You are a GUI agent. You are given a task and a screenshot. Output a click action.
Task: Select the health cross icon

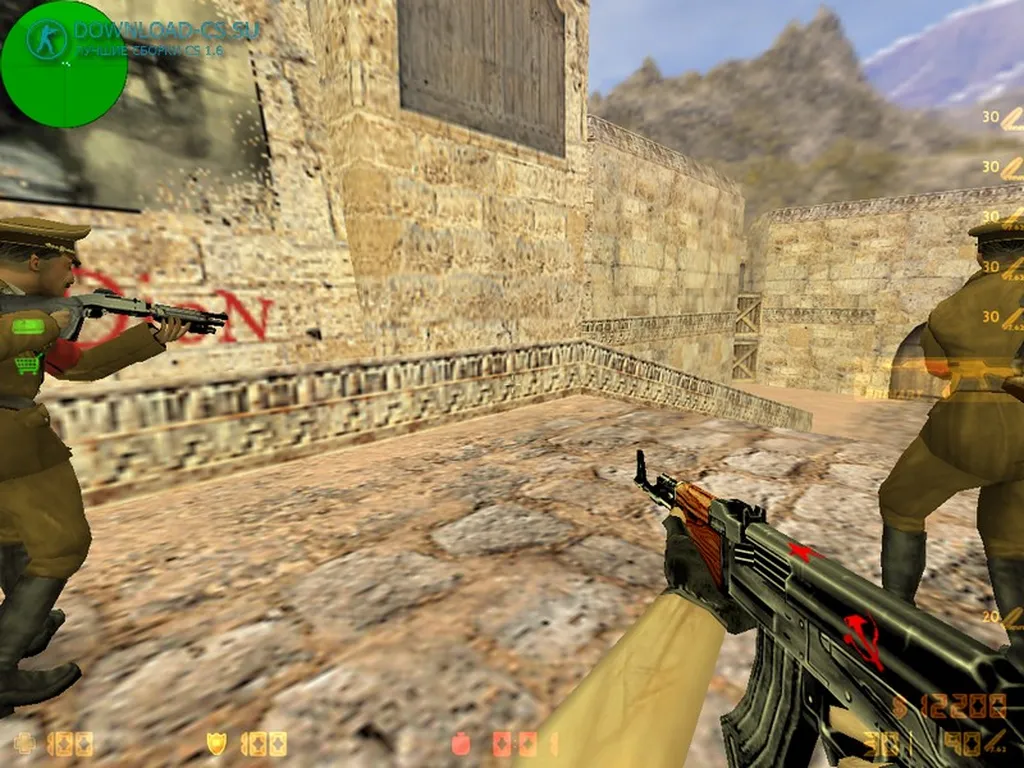point(25,744)
